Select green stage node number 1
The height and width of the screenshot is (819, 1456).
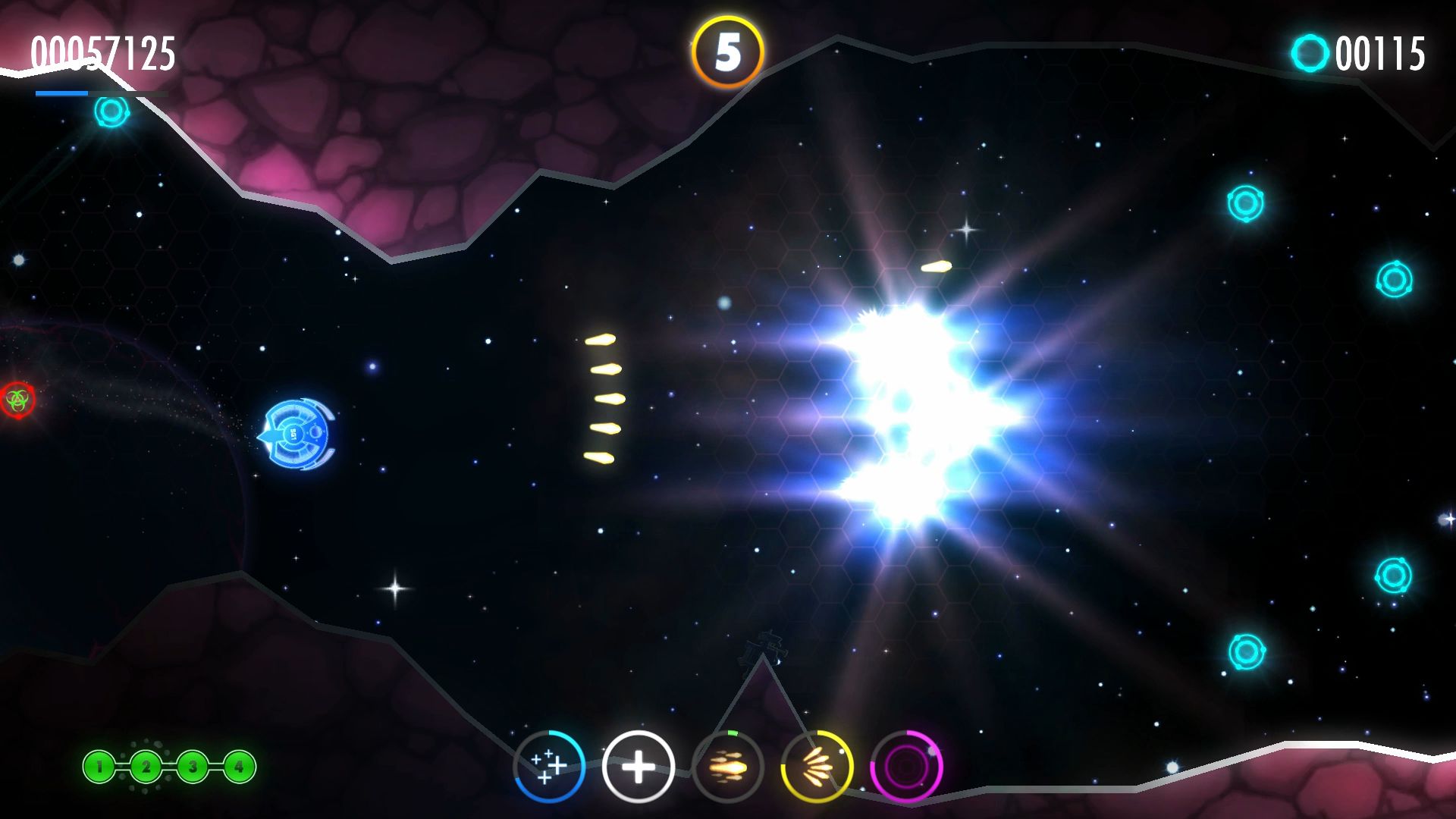(99, 767)
